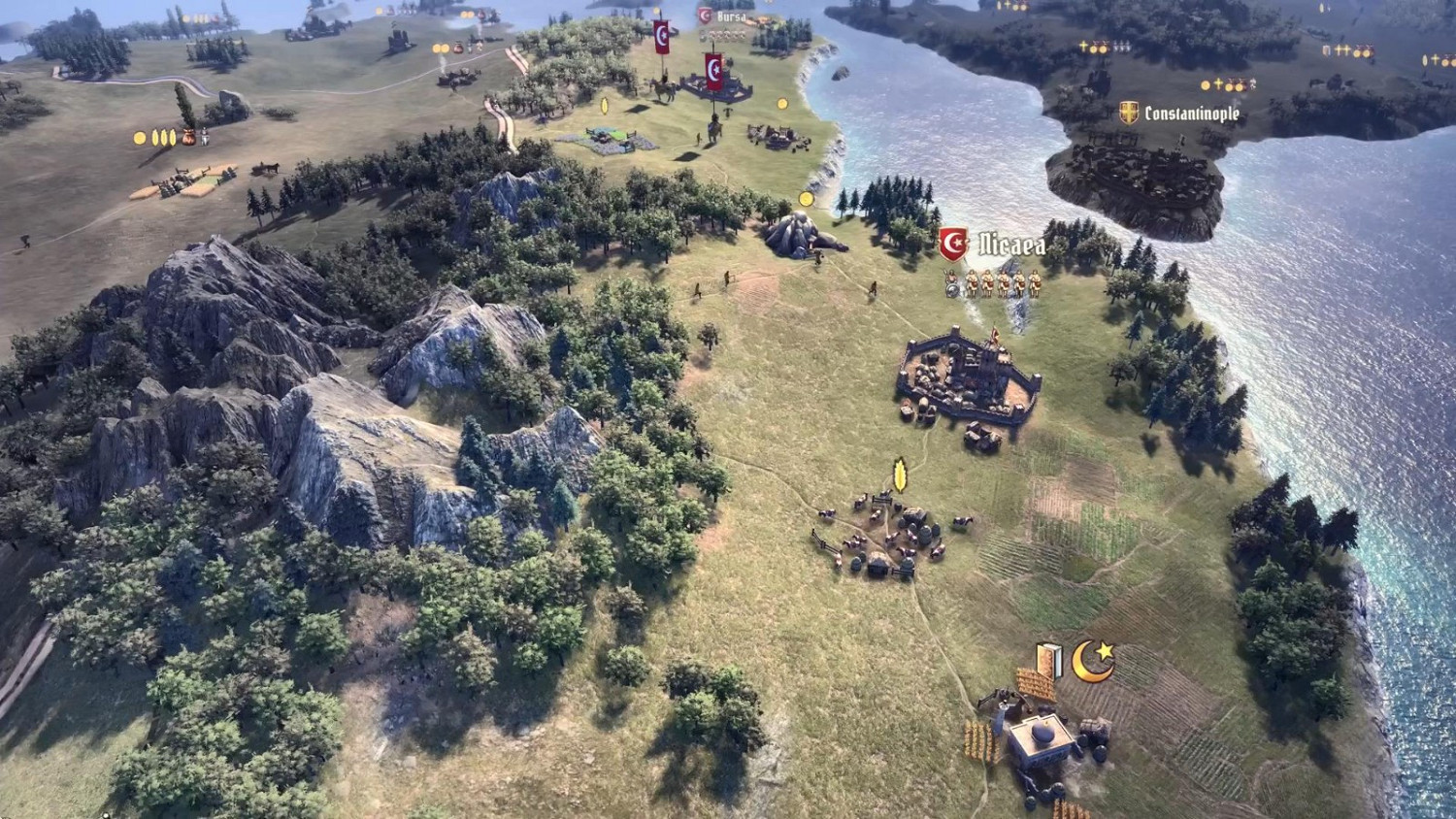The height and width of the screenshot is (819, 1456).
Task: Click the Constantinople city label
Action: (1191, 113)
